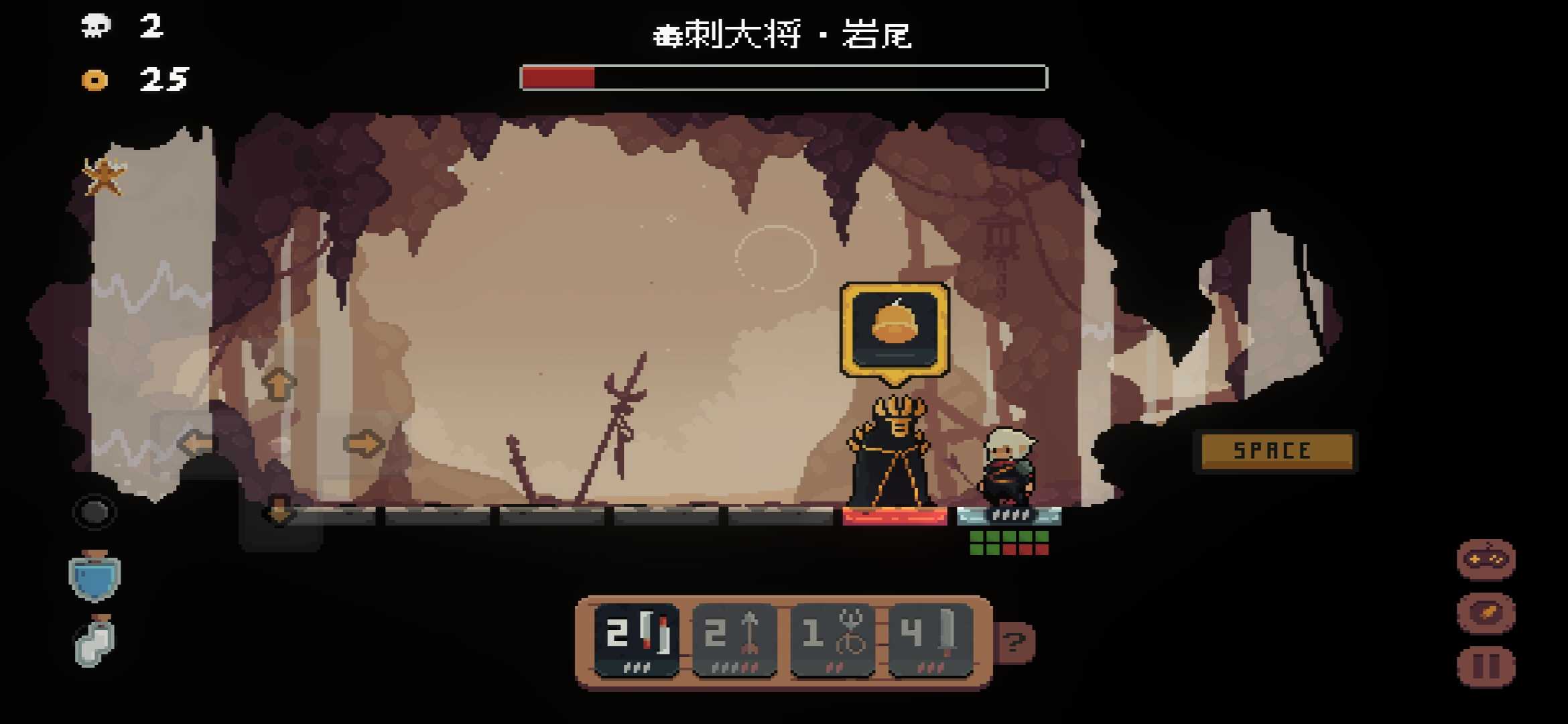
Task: Open the question mark help tab
Action: tap(1015, 642)
